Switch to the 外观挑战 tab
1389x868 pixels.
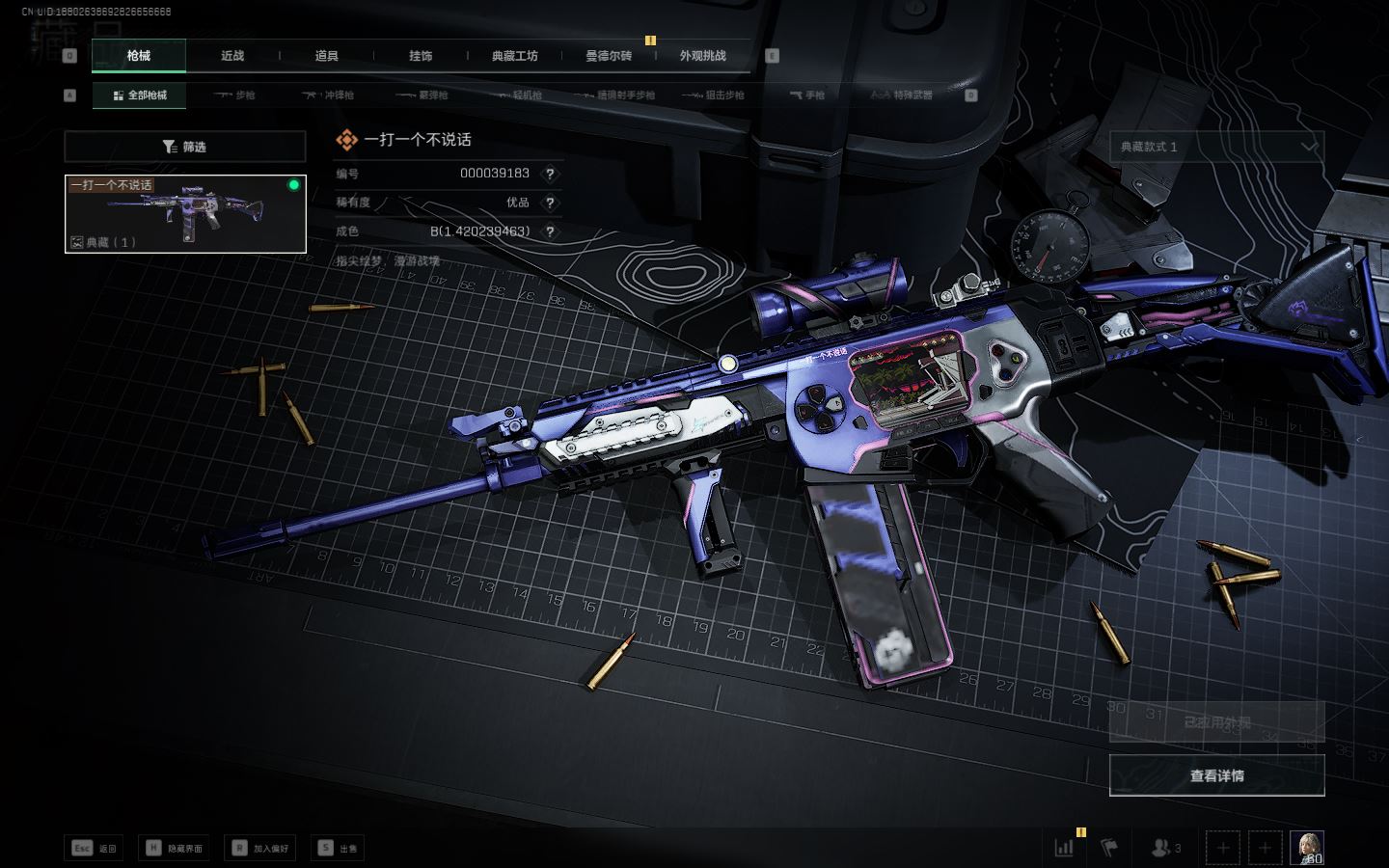point(702,56)
